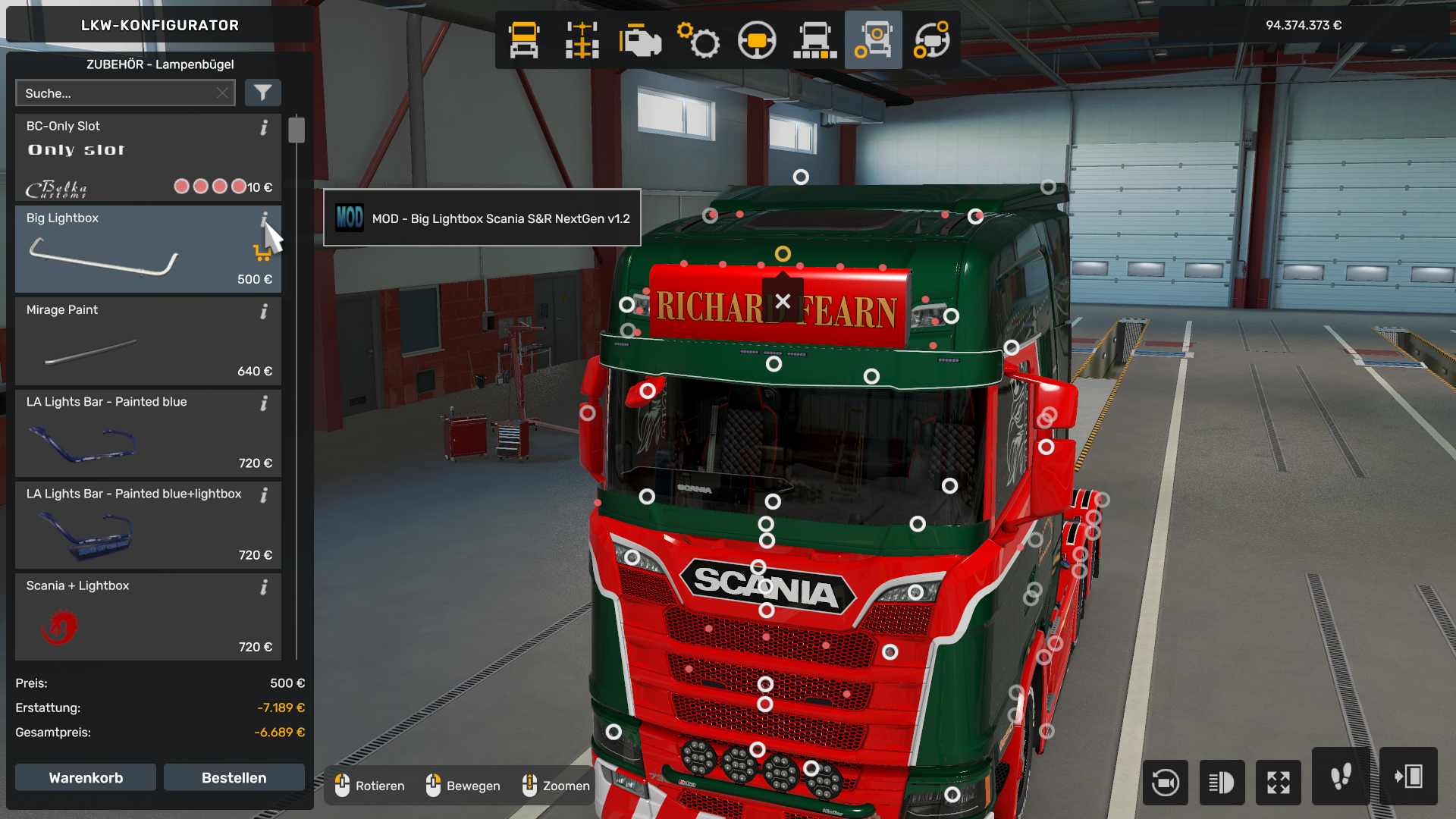The width and height of the screenshot is (1456, 819).
Task: Reset the camera view
Action: pyautogui.click(x=1165, y=782)
